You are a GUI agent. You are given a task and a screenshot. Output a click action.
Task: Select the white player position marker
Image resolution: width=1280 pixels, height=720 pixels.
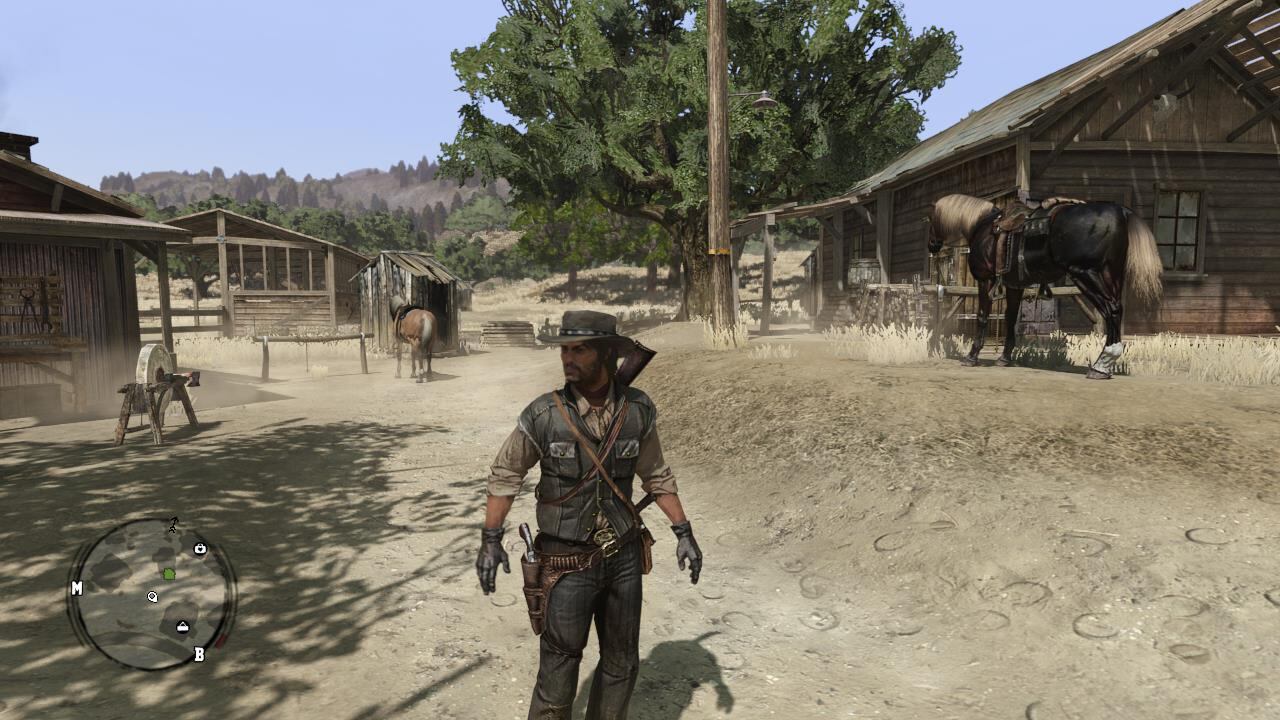pos(152,597)
